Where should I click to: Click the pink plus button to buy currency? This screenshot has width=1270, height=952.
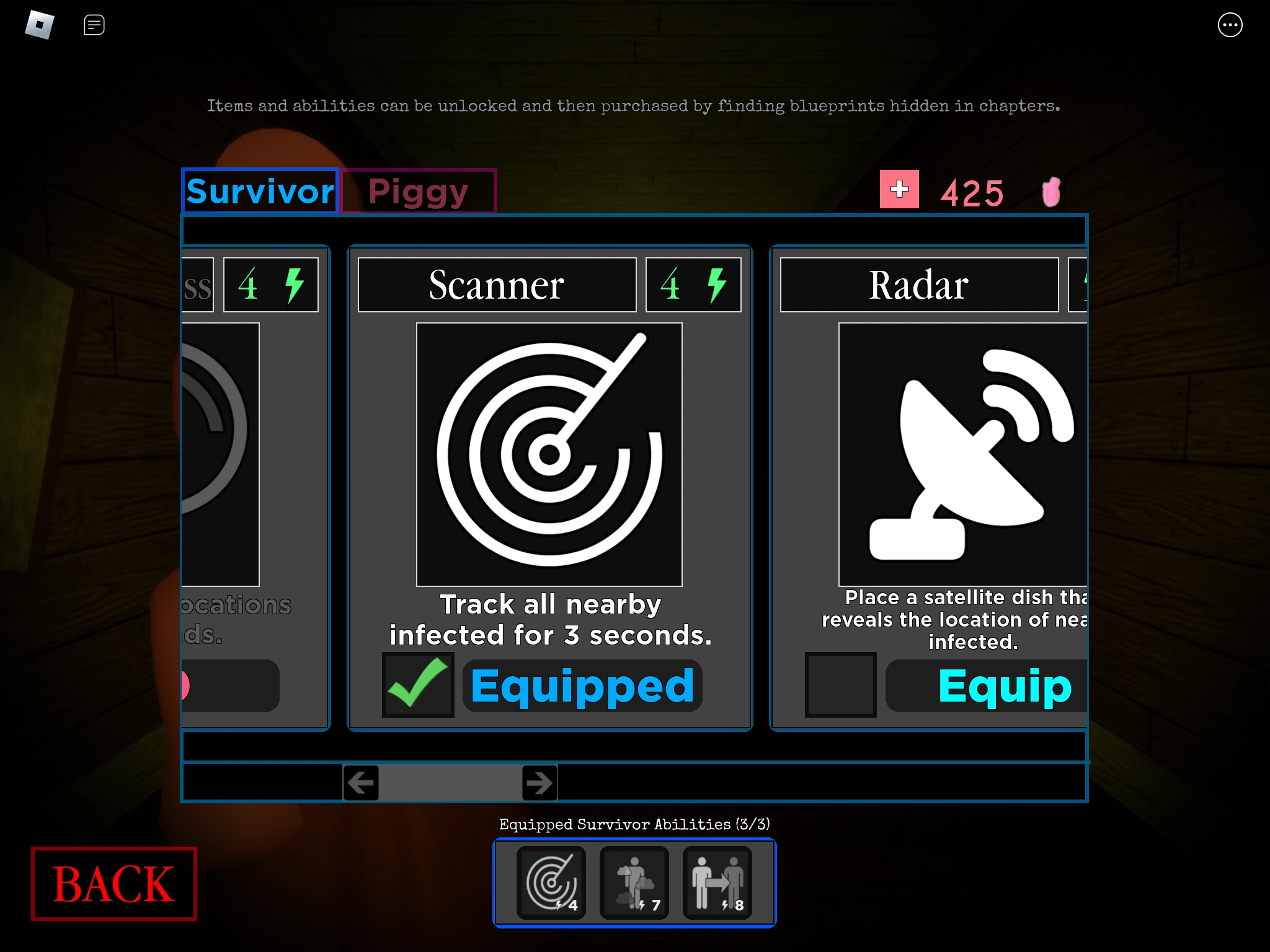click(x=899, y=190)
